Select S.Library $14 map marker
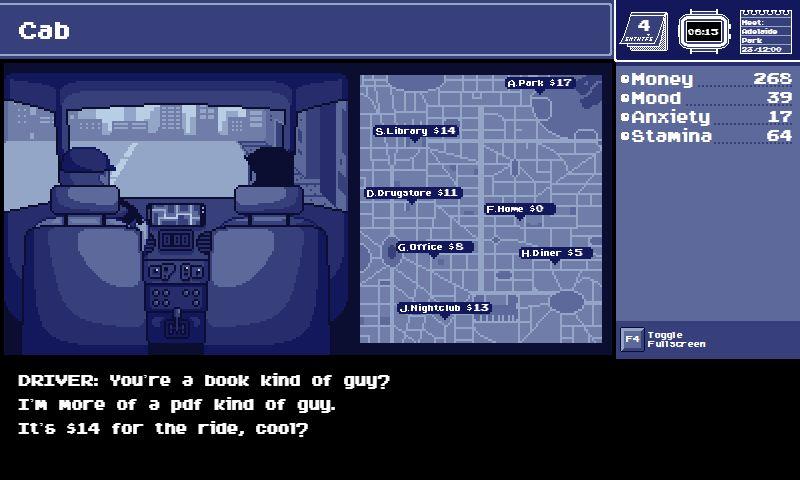 pos(415,131)
